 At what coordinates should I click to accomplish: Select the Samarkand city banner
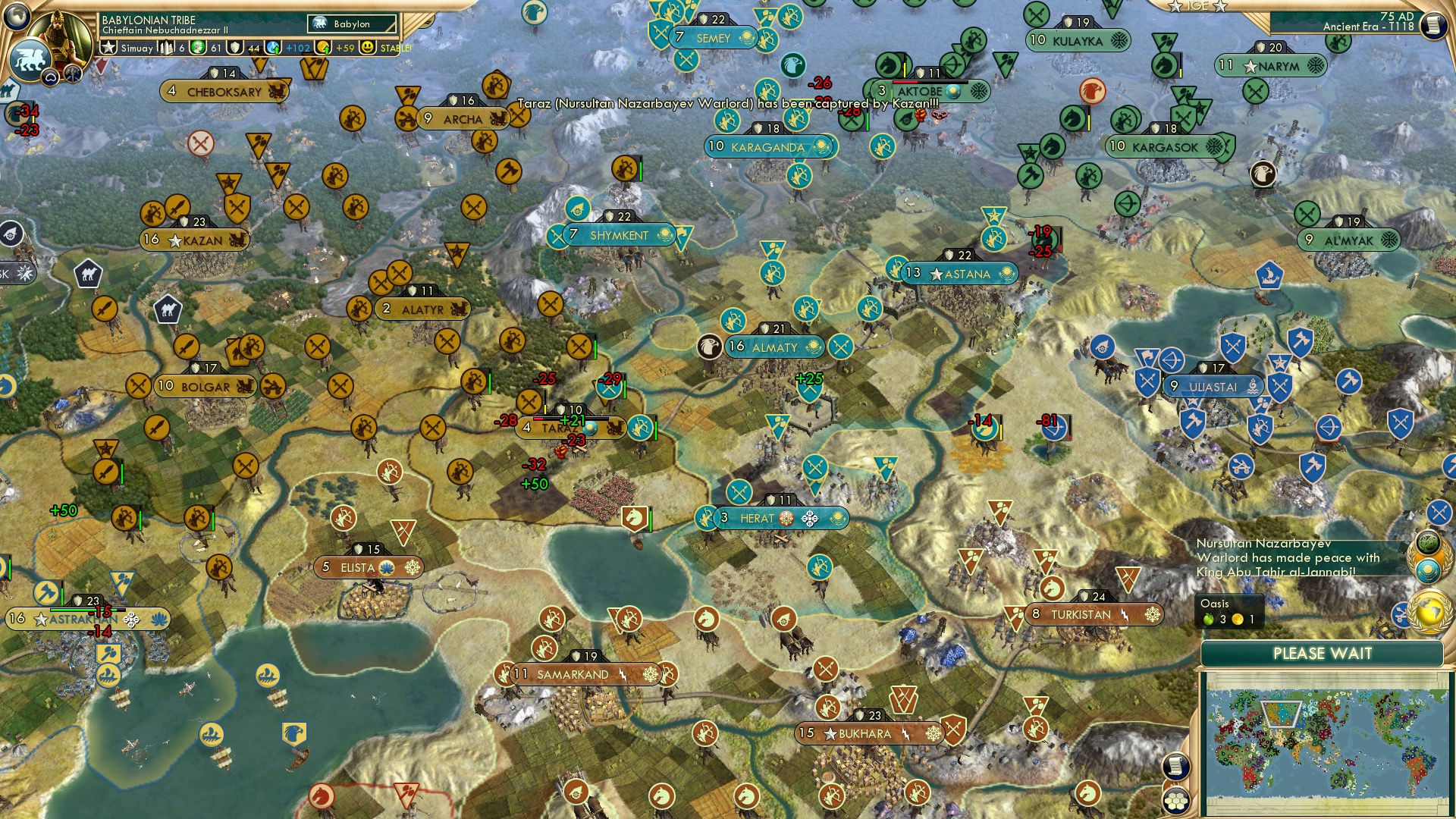pos(574,673)
